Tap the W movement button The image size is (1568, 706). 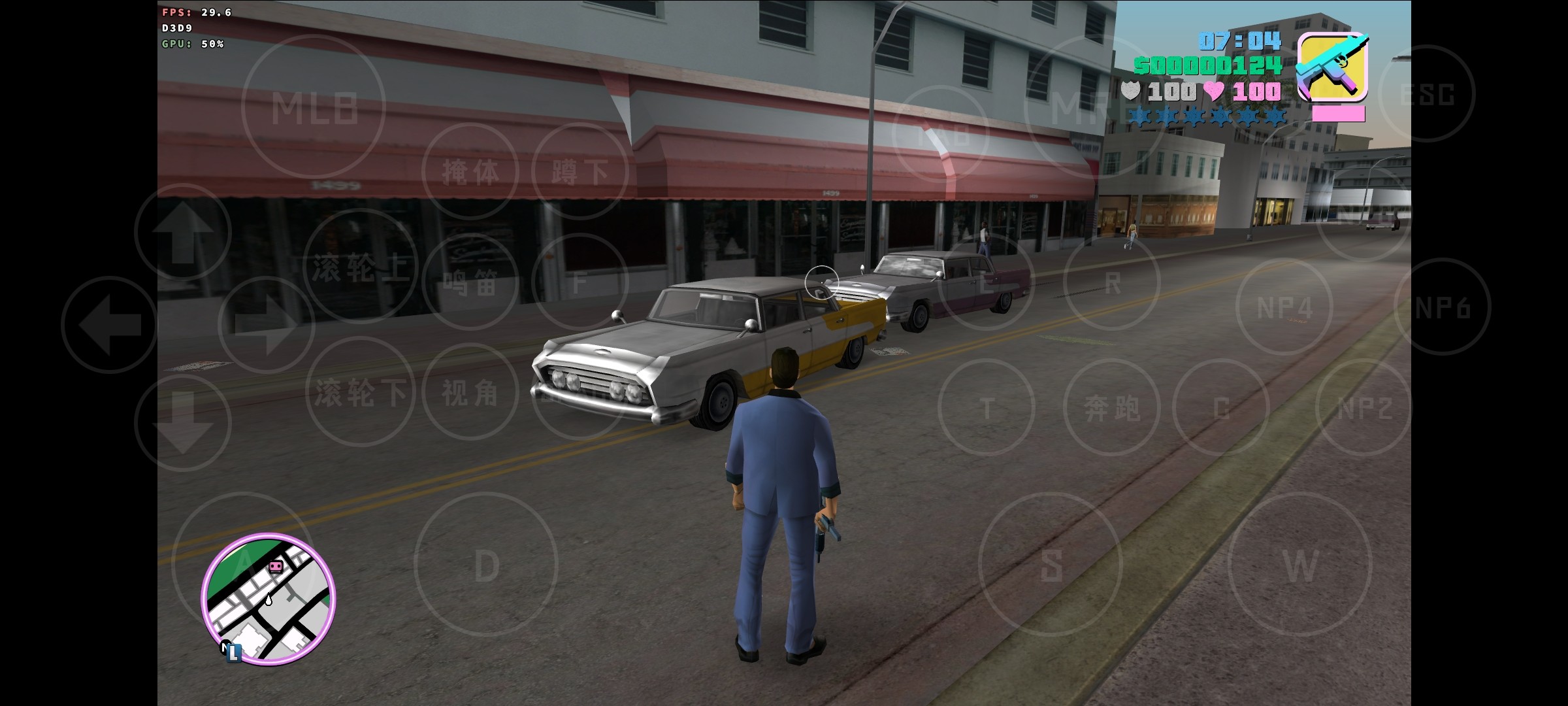pos(1300,565)
